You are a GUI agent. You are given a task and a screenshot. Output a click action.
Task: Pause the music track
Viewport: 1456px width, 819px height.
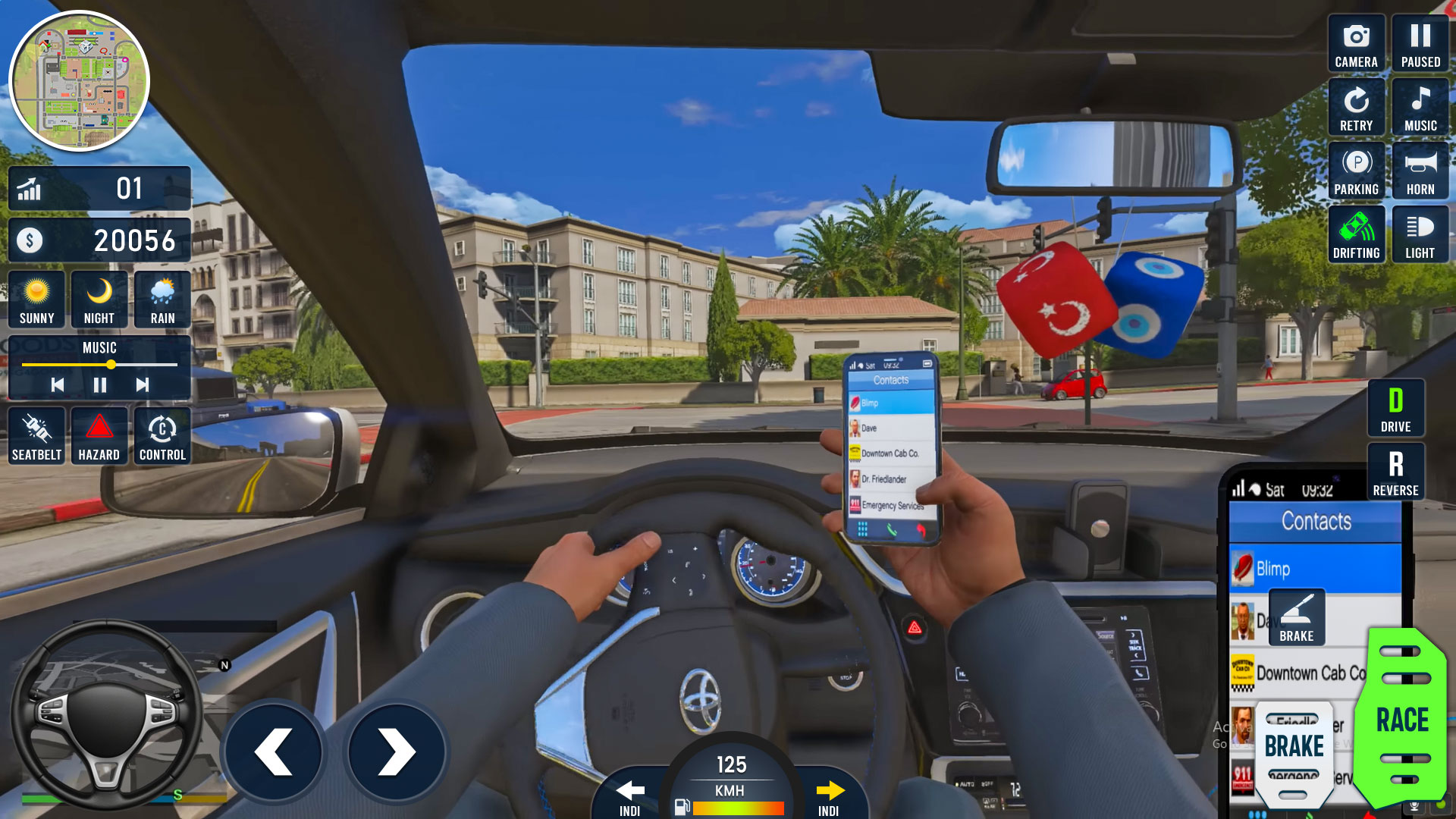[x=99, y=384]
